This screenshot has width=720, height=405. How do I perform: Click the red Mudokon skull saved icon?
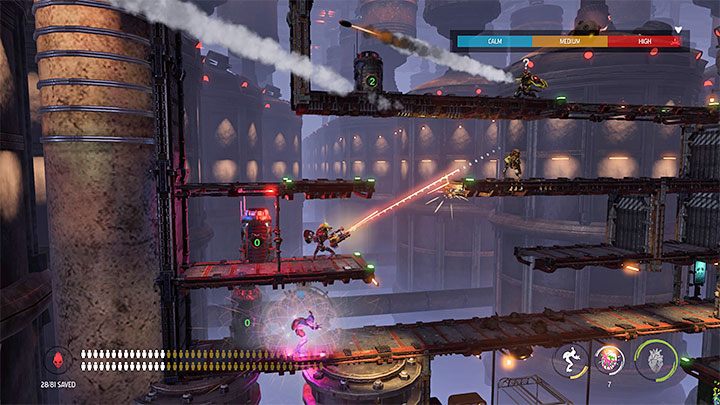tap(57, 359)
